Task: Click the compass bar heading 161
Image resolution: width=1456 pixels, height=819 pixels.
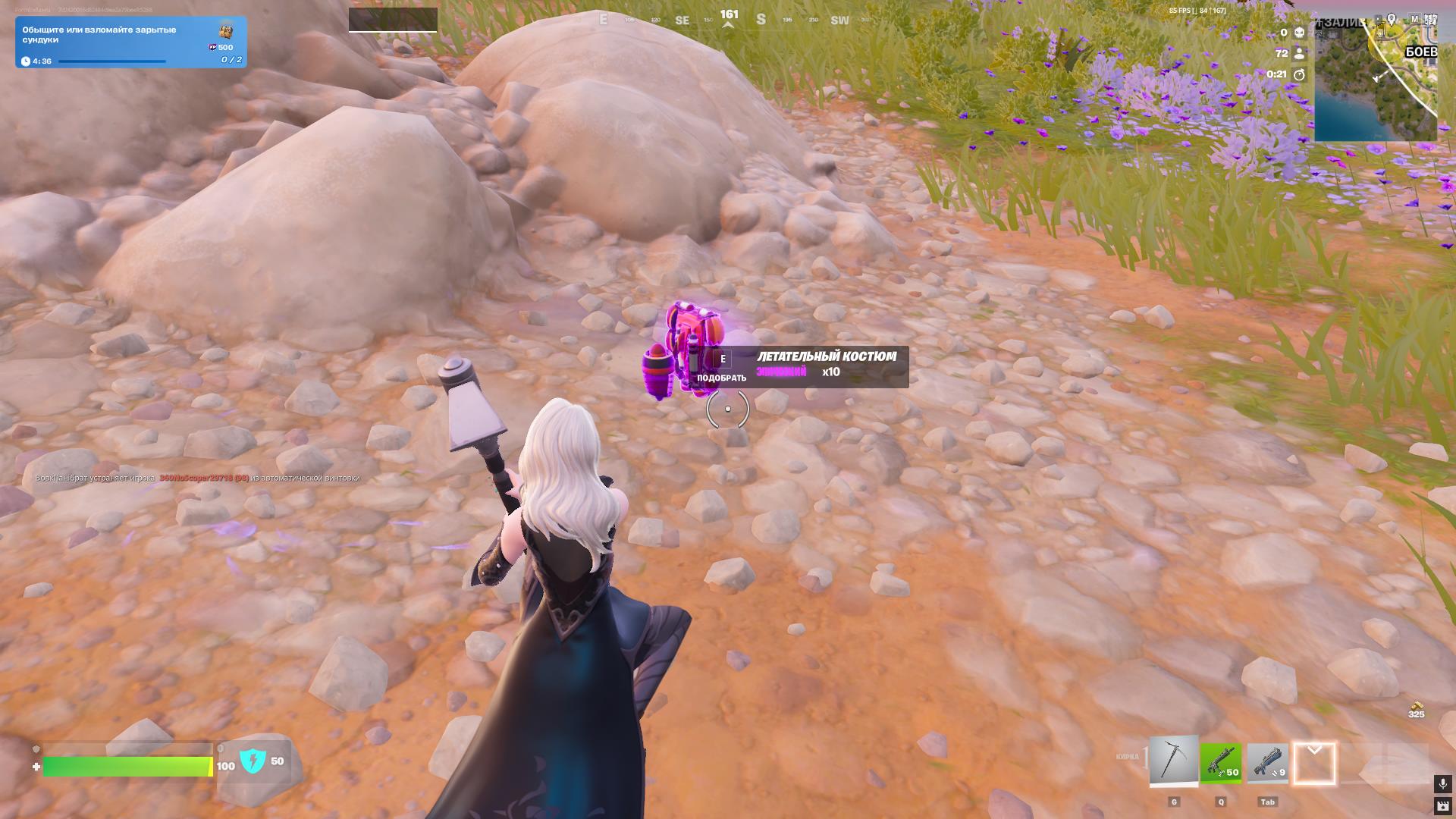Action: tap(729, 15)
